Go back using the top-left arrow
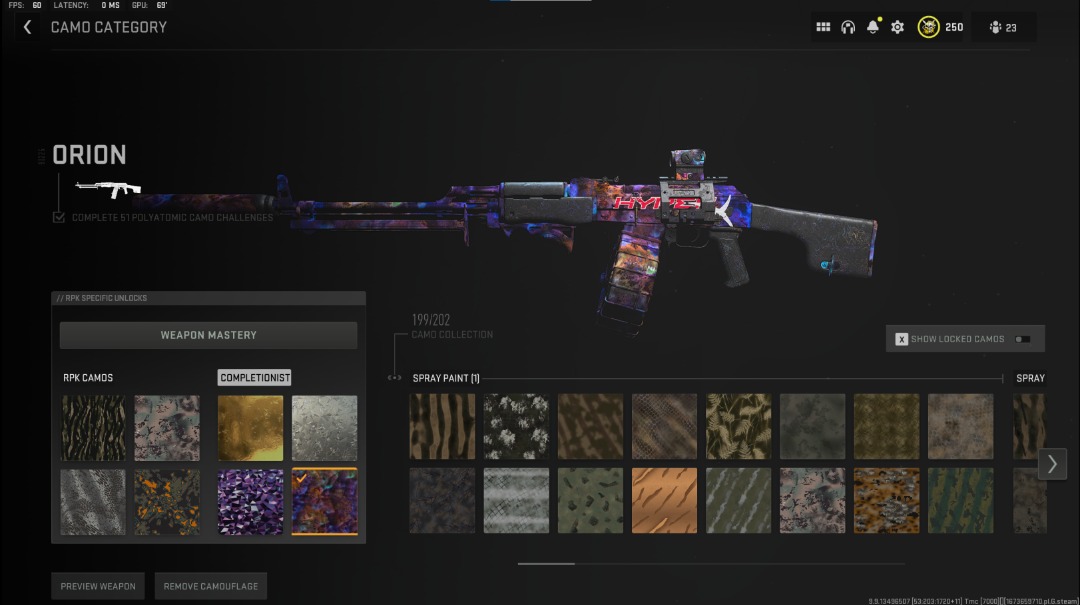The height and width of the screenshot is (605, 1080). click(27, 28)
